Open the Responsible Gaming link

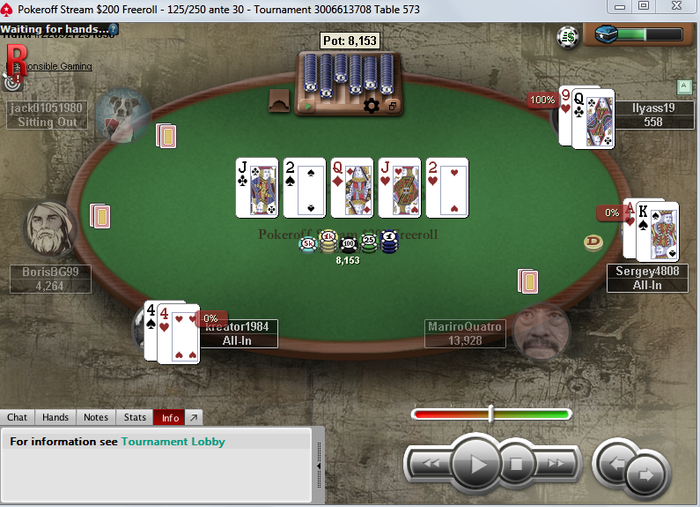pyautogui.click(x=56, y=66)
